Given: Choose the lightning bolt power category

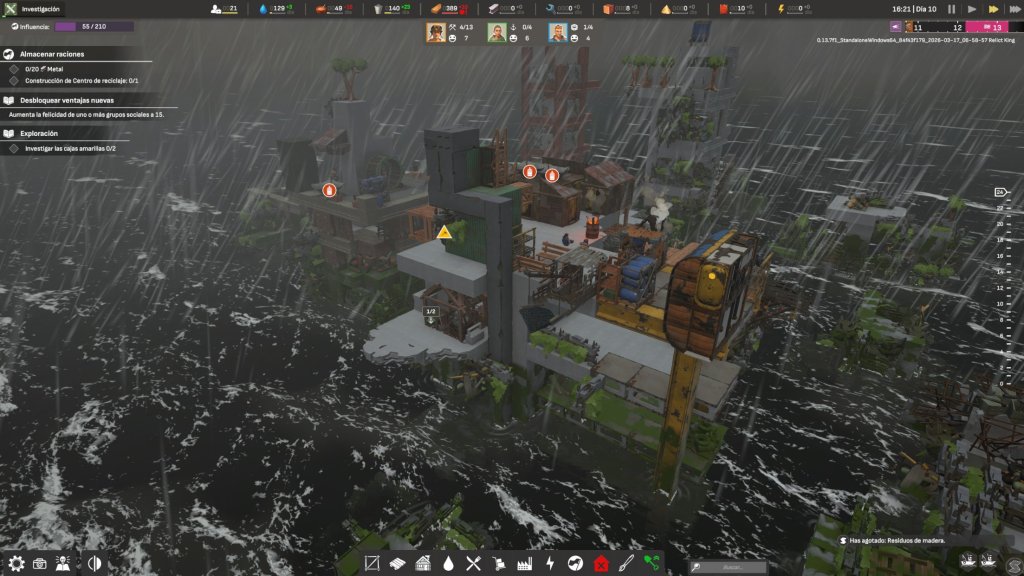Looking at the screenshot, I should [549, 564].
